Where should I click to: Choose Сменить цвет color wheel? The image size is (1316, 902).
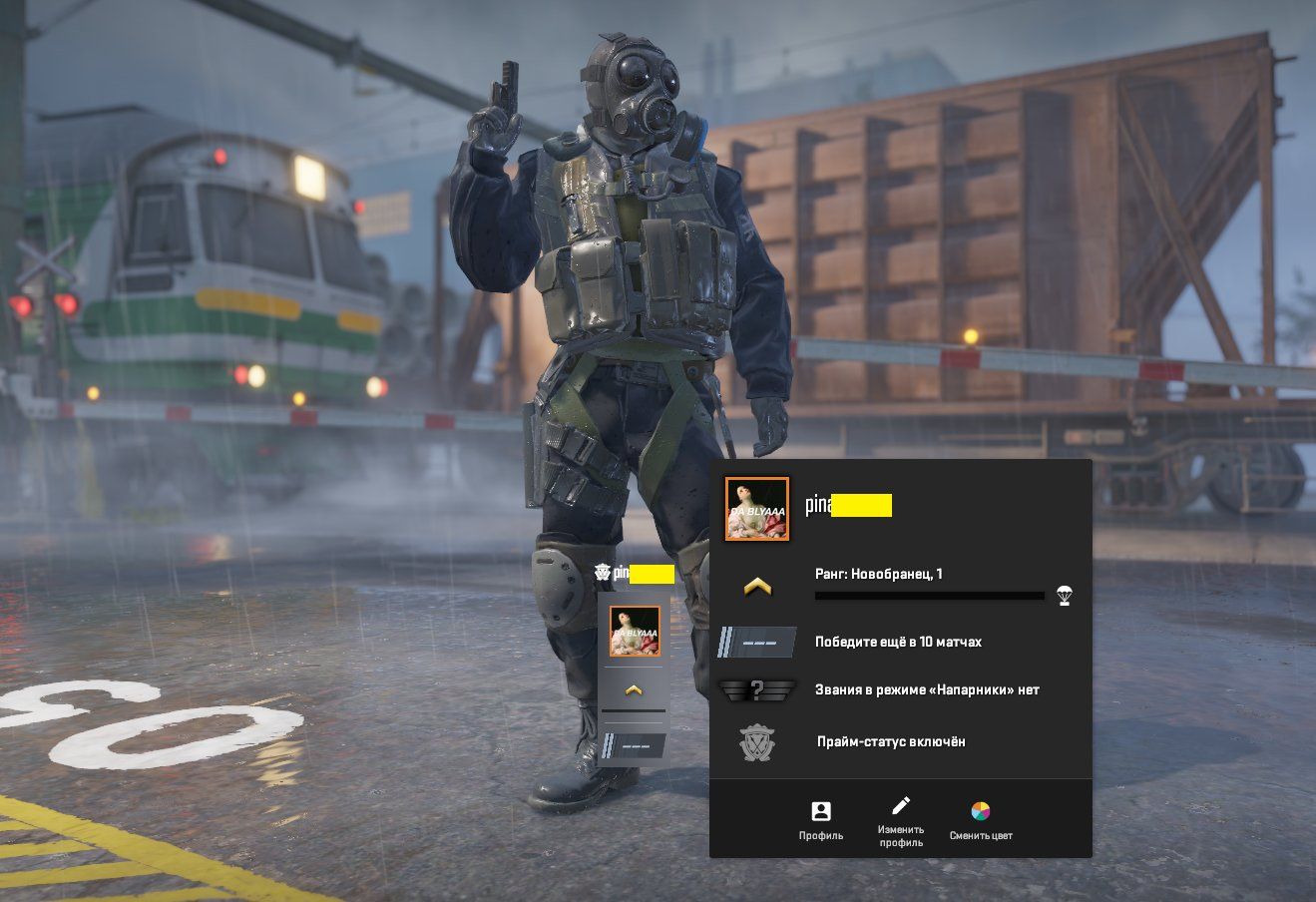point(981,820)
